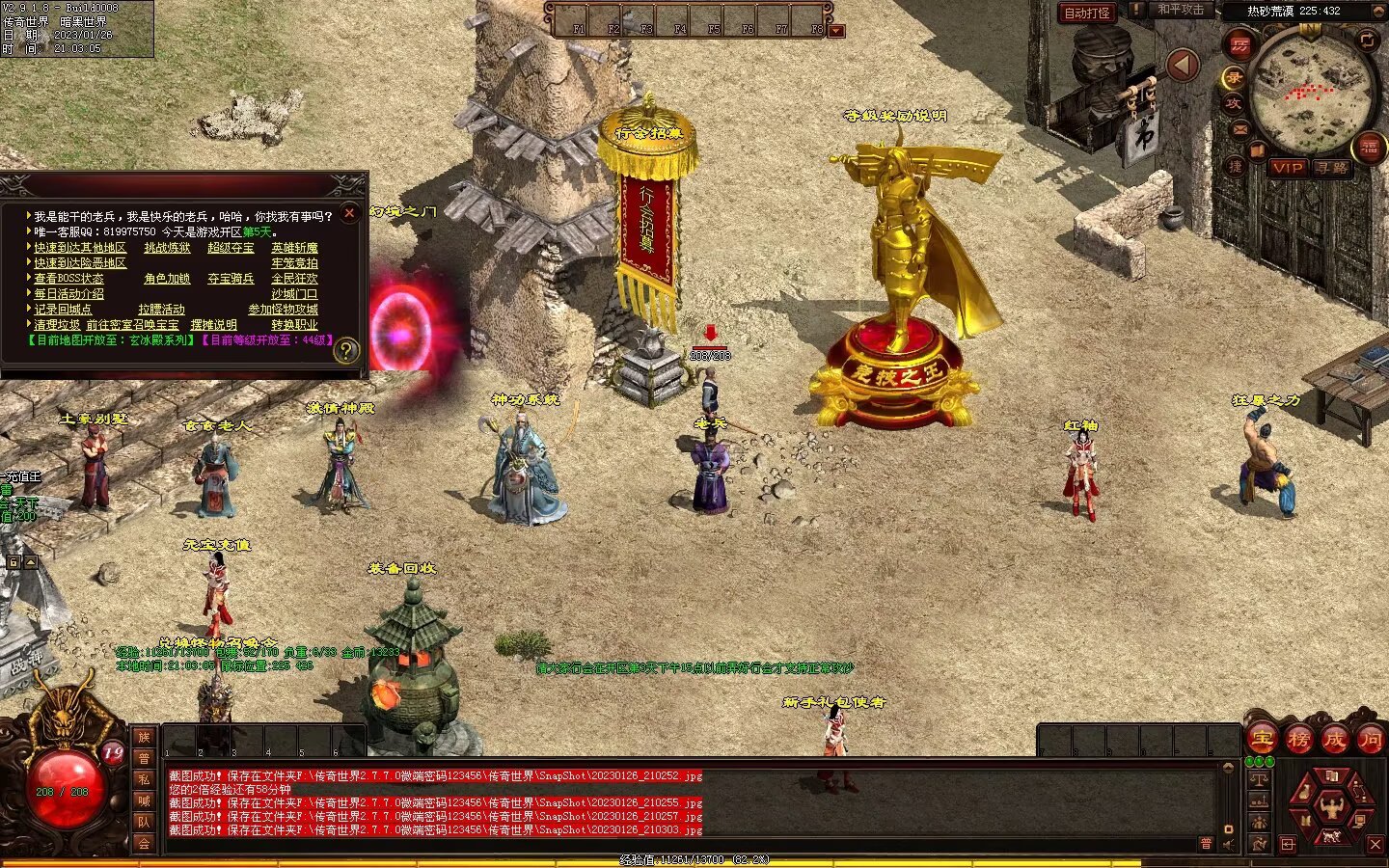Open the circular minimap
Screen dimensions: 1389x868
(x=1310, y=91)
